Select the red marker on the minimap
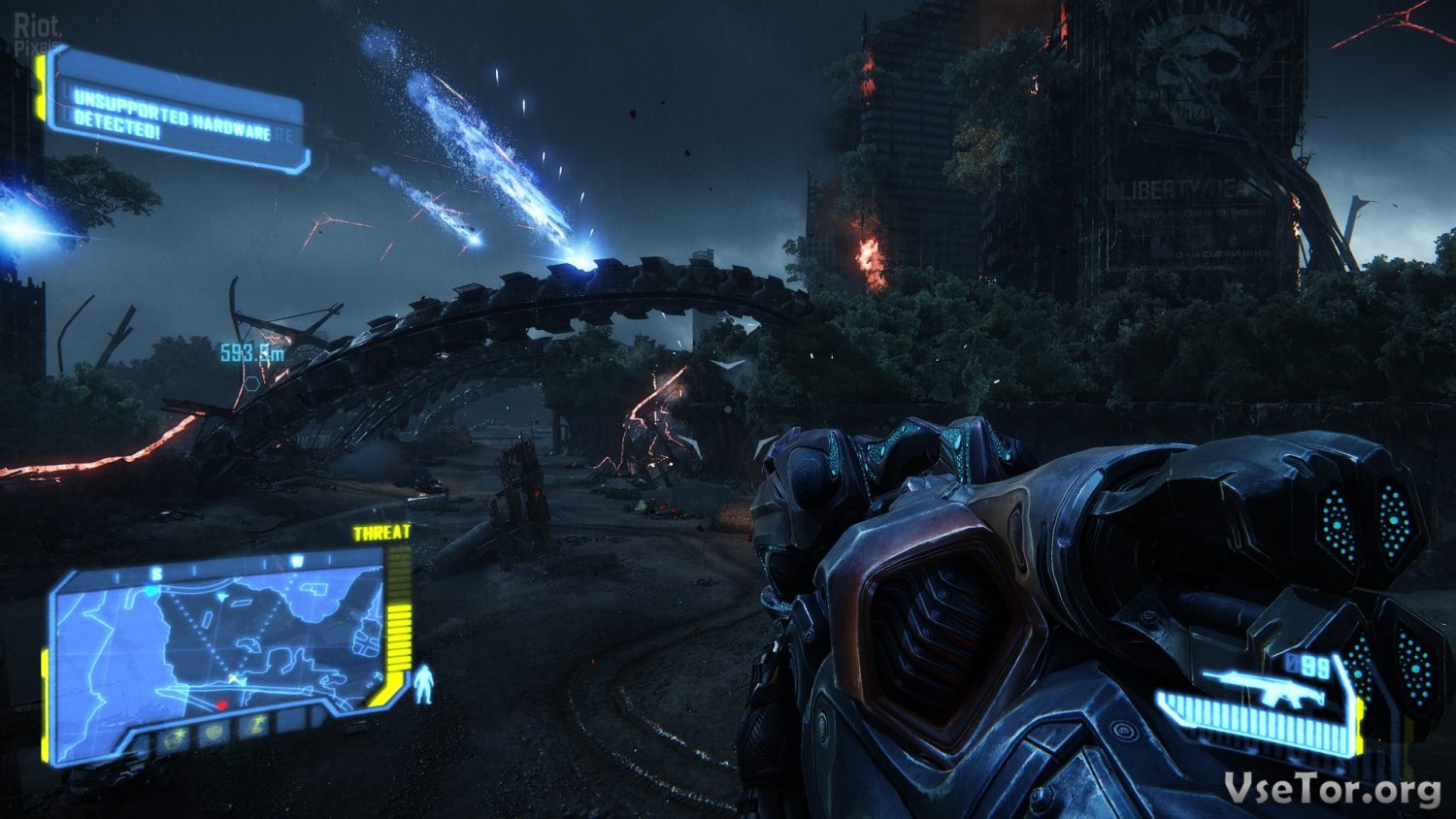The height and width of the screenshot is (819, 1456). pos(222,704)
